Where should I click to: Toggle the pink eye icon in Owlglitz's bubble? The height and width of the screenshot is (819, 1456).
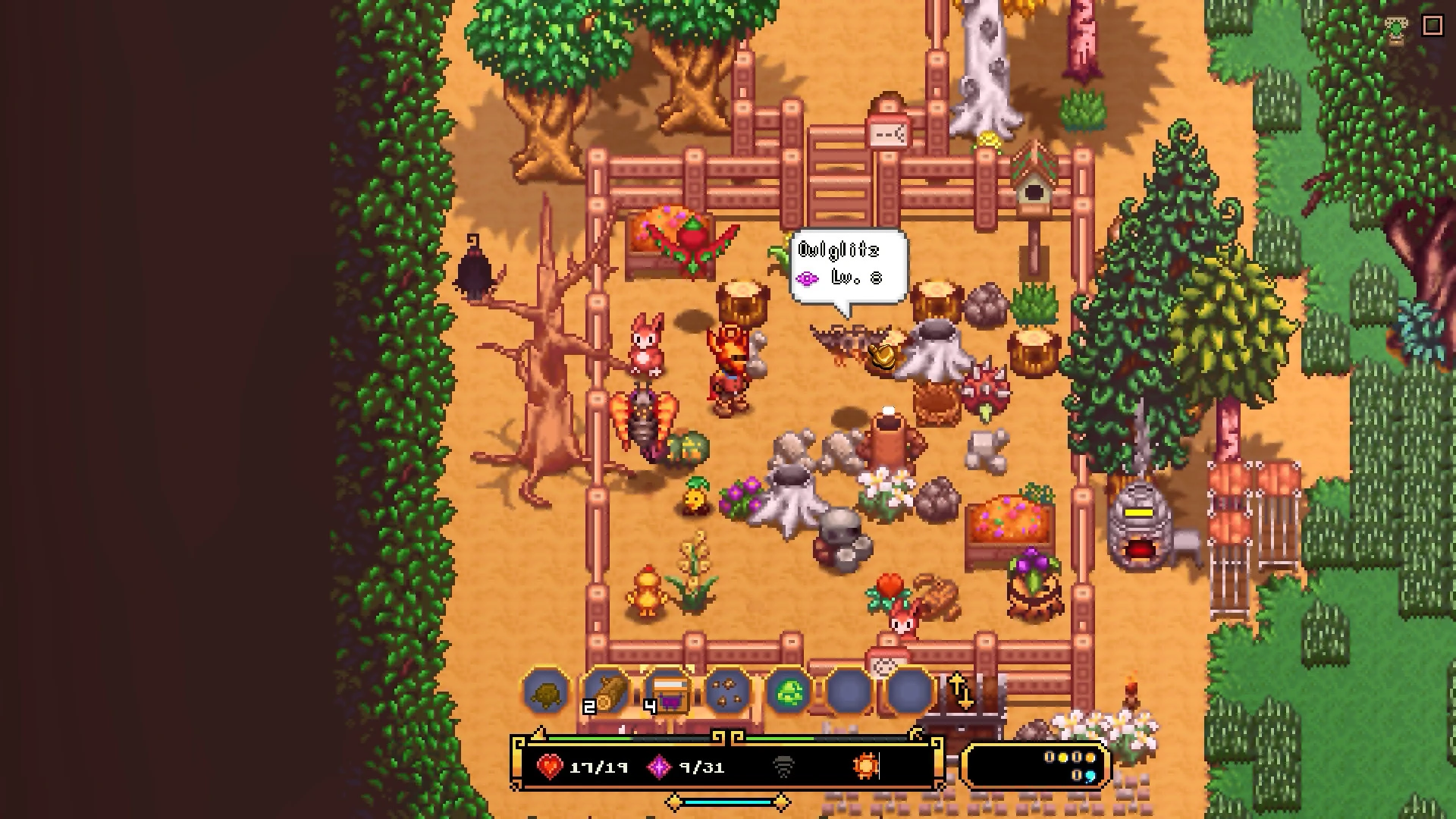807,278
